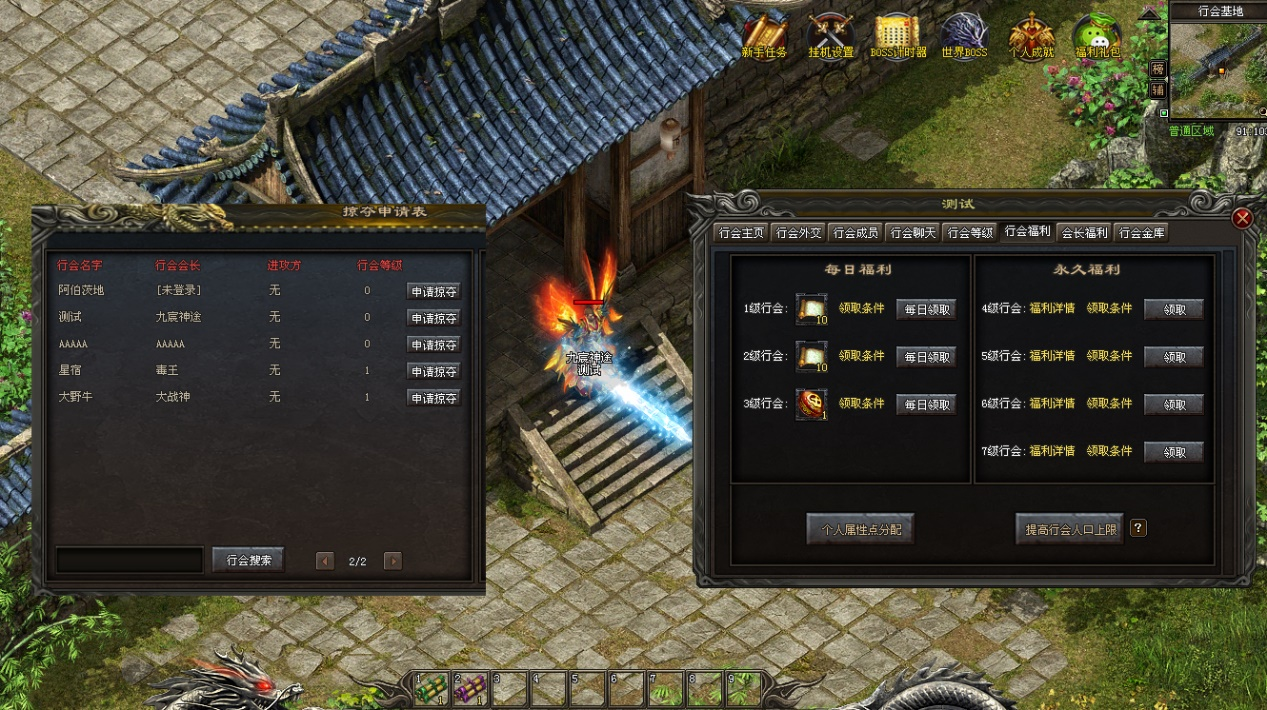This screenshot has width=1267, height=710.
Task: Click 每日领取 for the 3级行会 reward
Action: click(x=925, y=405)
